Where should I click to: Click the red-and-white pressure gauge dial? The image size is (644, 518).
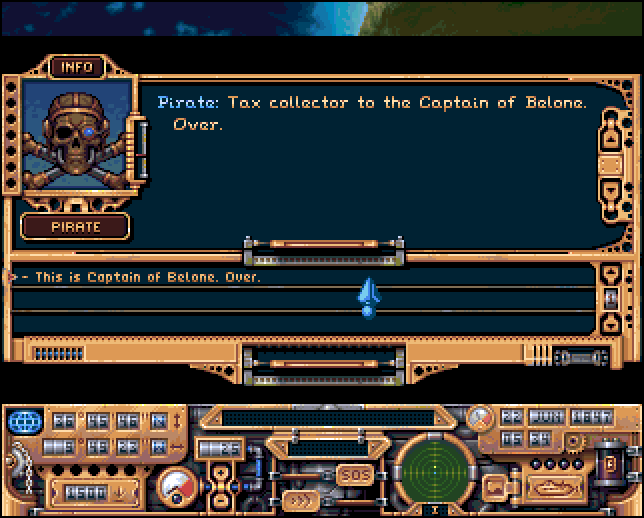177,487
